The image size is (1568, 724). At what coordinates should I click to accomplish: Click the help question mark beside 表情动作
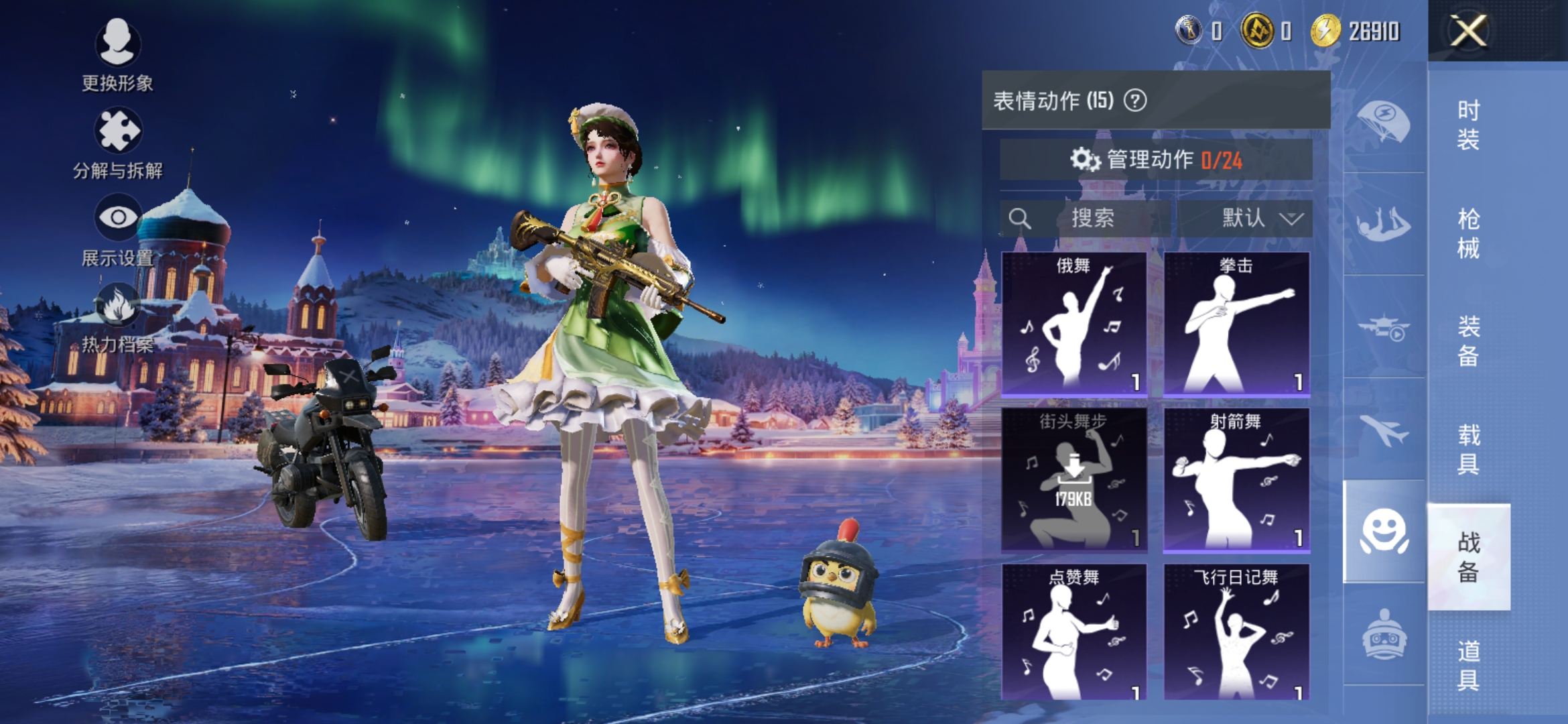pos(1135,101)
